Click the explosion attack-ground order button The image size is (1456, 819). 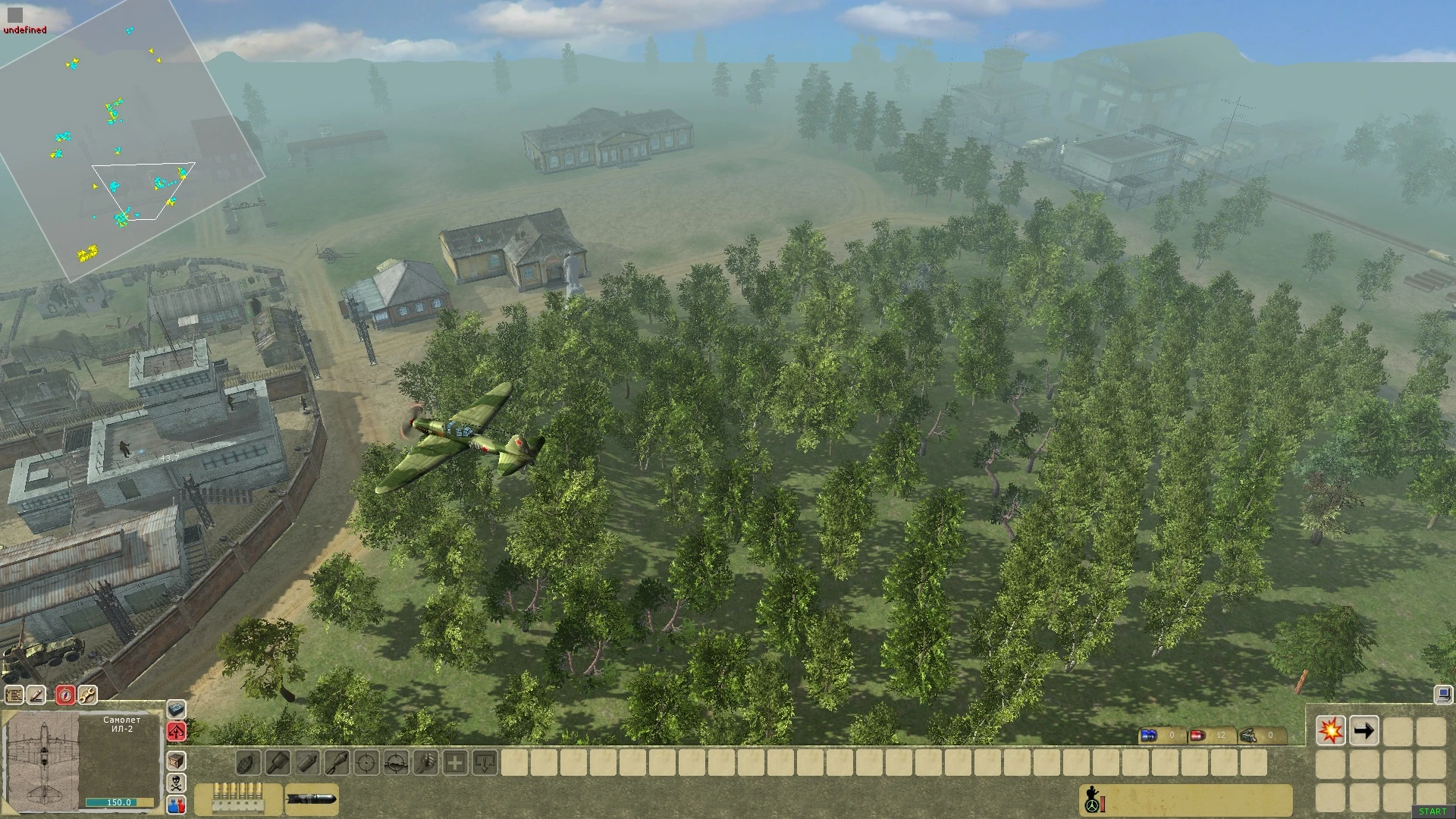(1331, 730)
